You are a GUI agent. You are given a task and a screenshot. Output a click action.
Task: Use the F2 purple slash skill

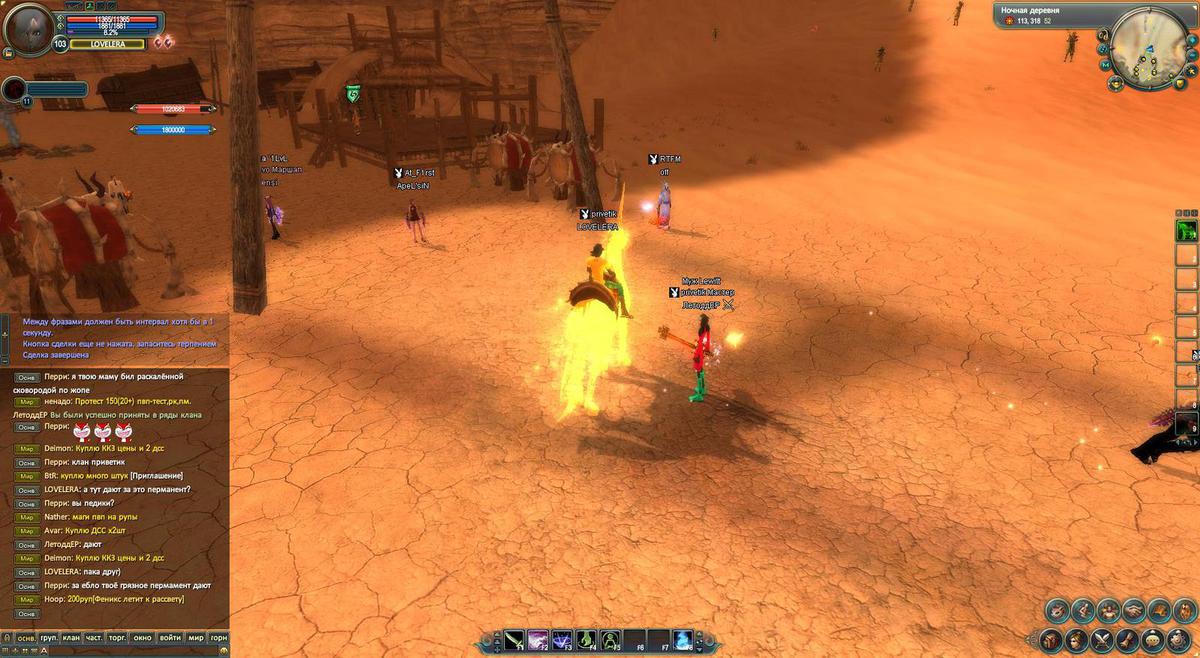(538, 639)
